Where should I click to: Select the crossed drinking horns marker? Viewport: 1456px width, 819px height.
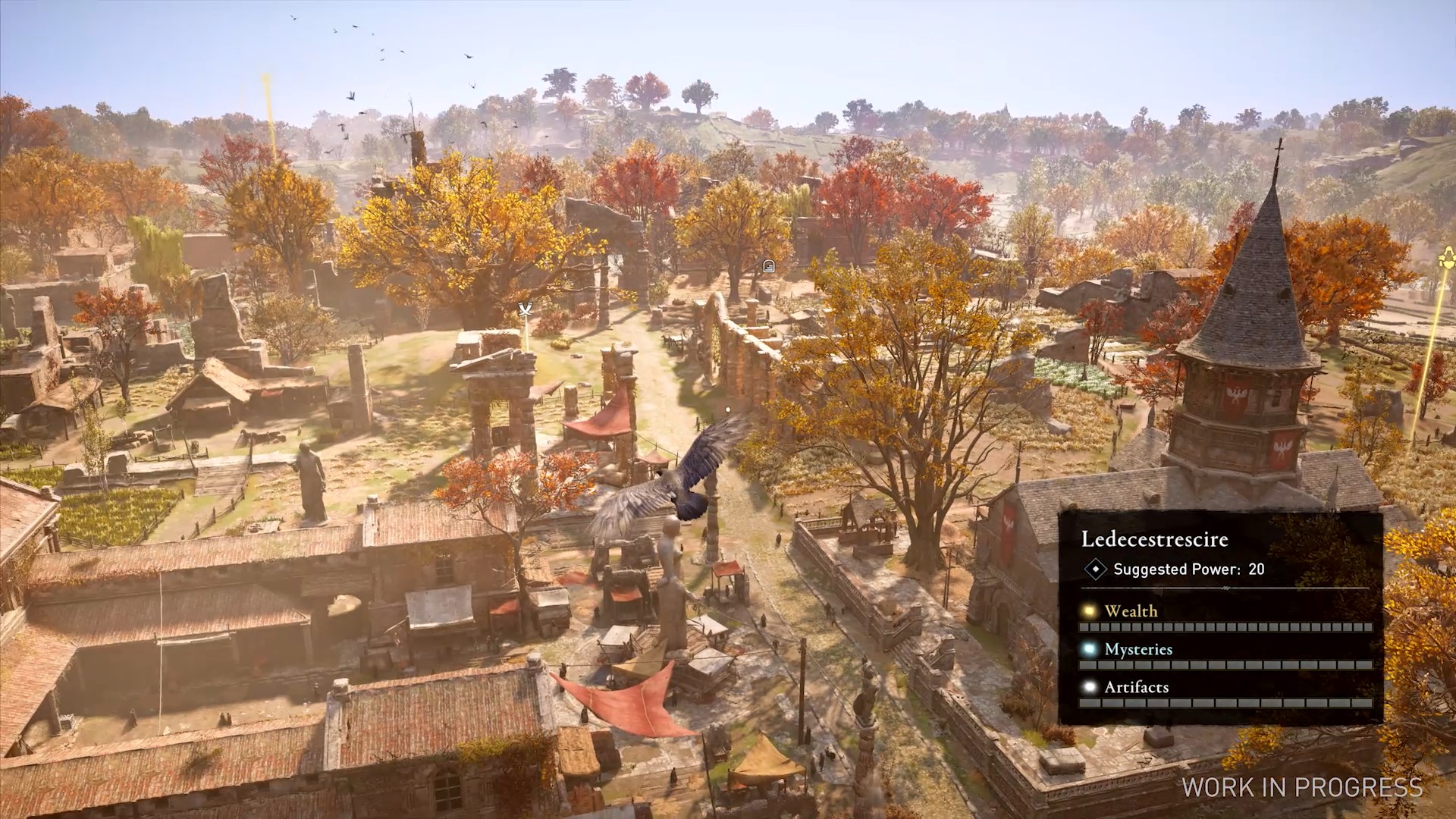click(x=525, y=309)
